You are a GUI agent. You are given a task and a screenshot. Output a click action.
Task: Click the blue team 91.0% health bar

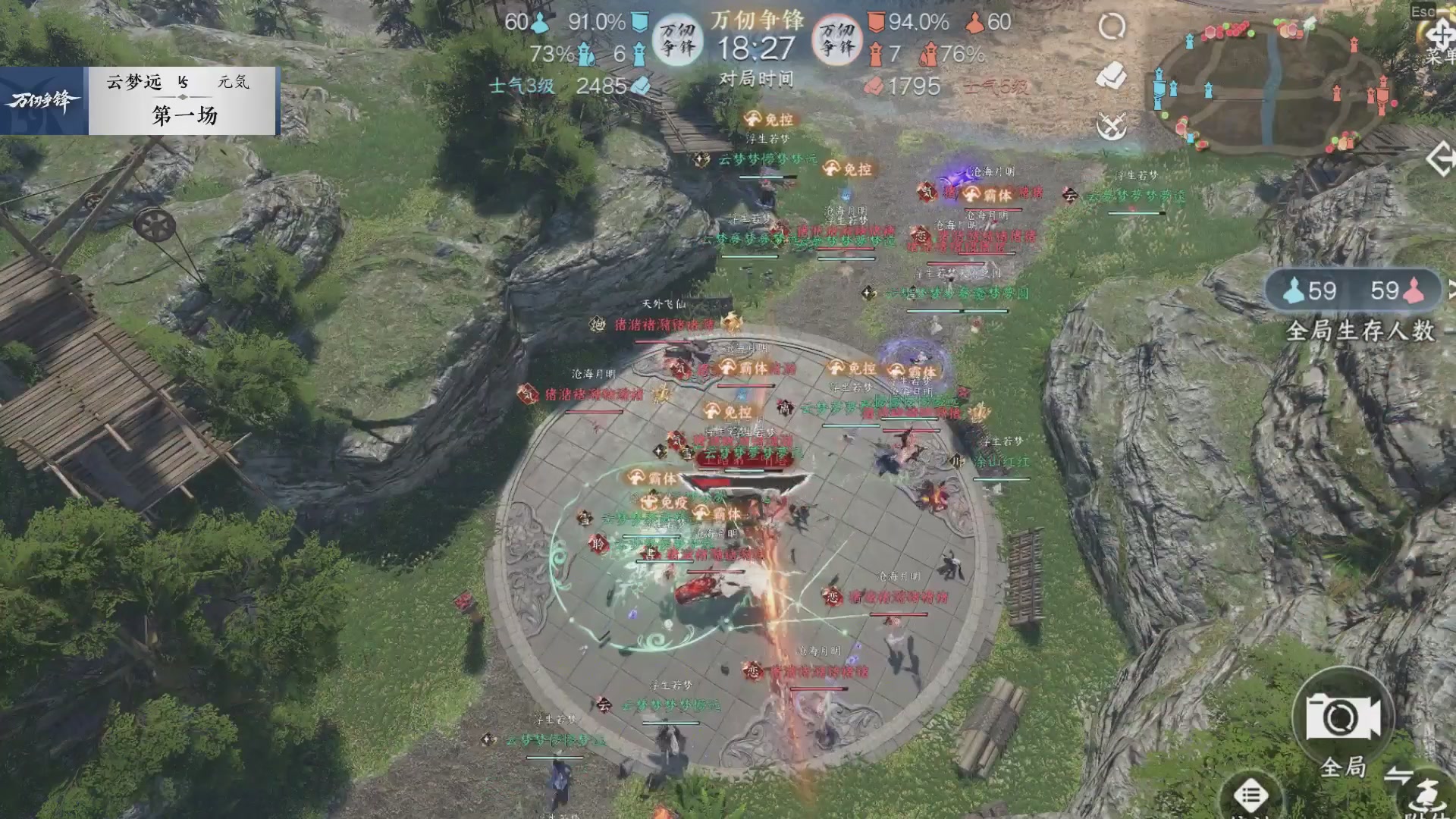[598, 23]
